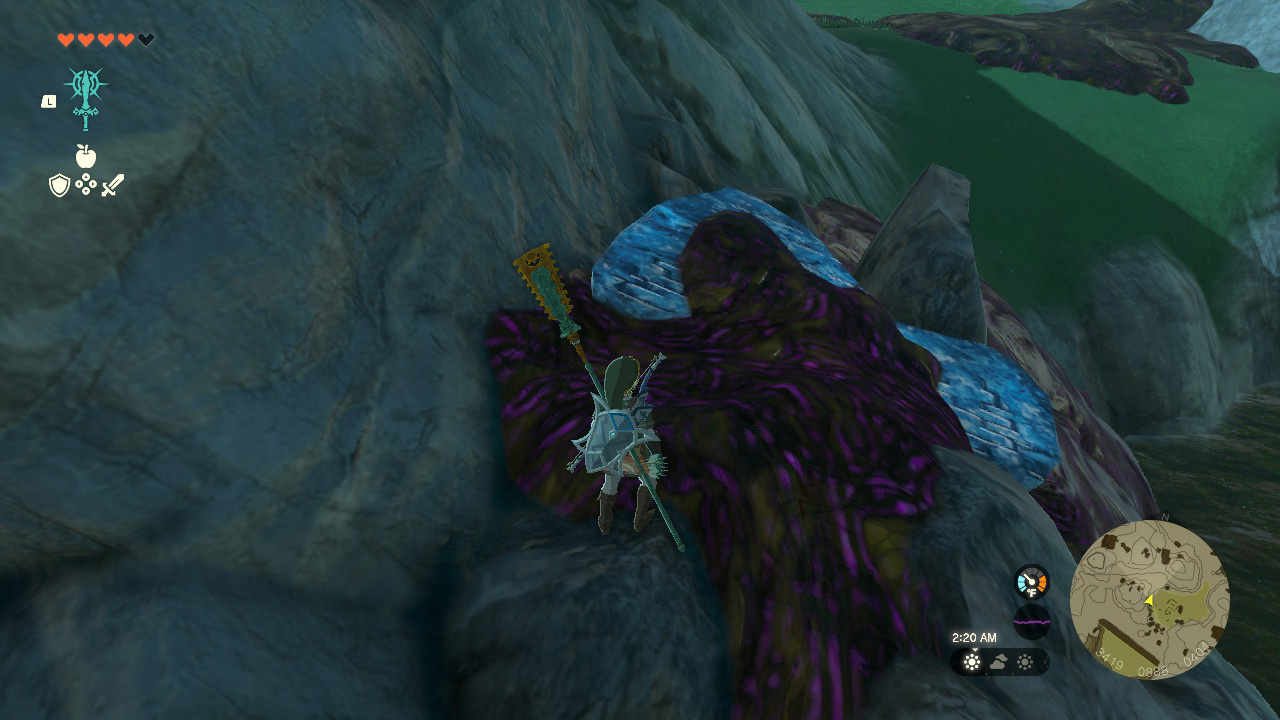Click the apple food inventory icon
The width and height of the screenshot is (1280, 720).
(x=88, y=158)
